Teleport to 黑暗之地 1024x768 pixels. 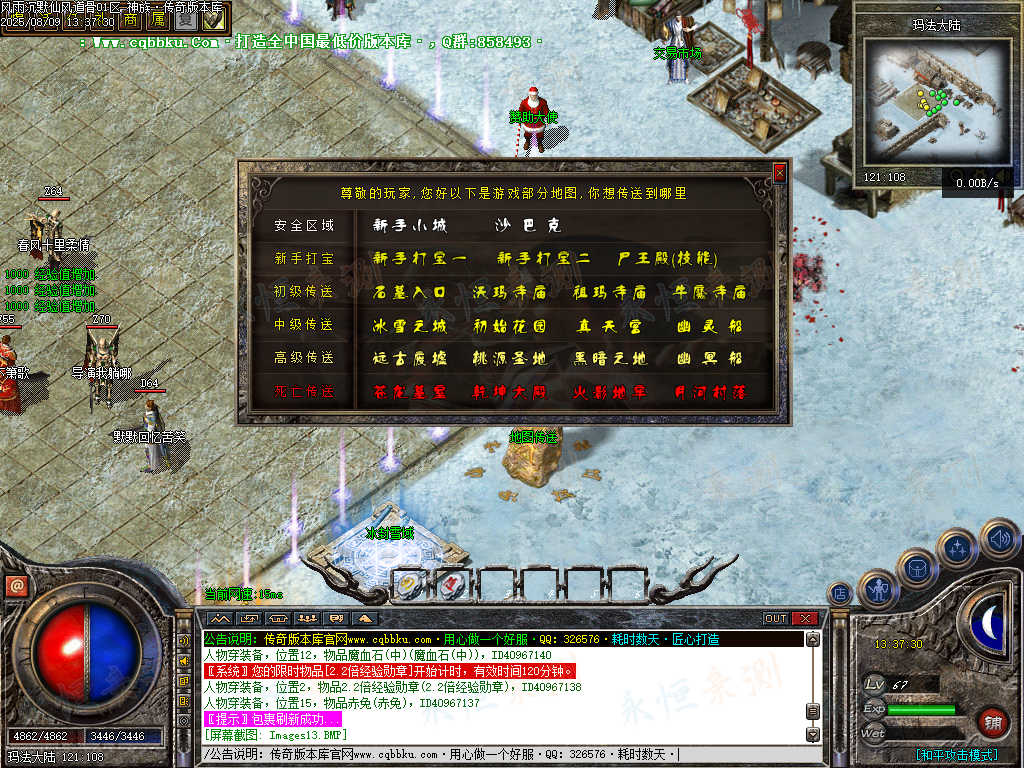610,359
